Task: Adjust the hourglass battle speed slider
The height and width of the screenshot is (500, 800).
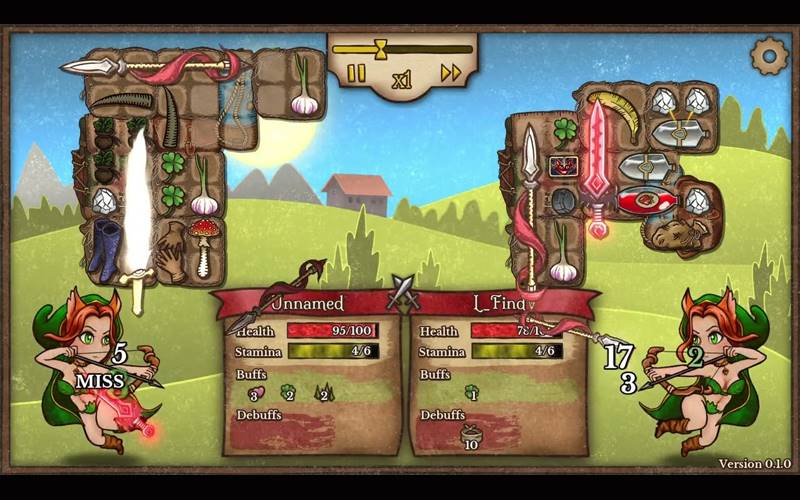Action: coord(380,48)
